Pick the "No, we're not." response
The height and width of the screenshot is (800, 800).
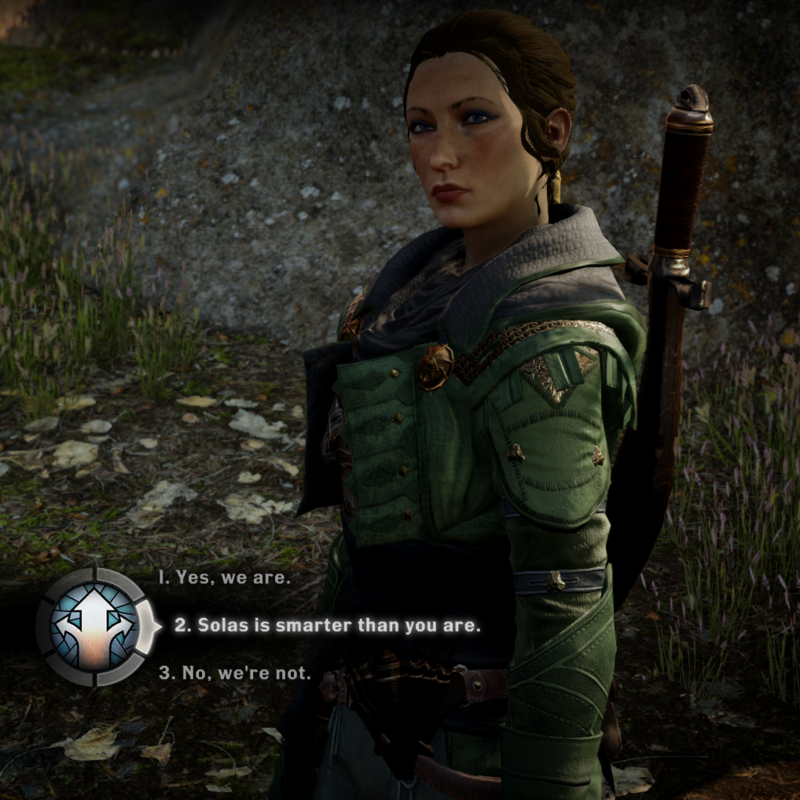point(235,673)
